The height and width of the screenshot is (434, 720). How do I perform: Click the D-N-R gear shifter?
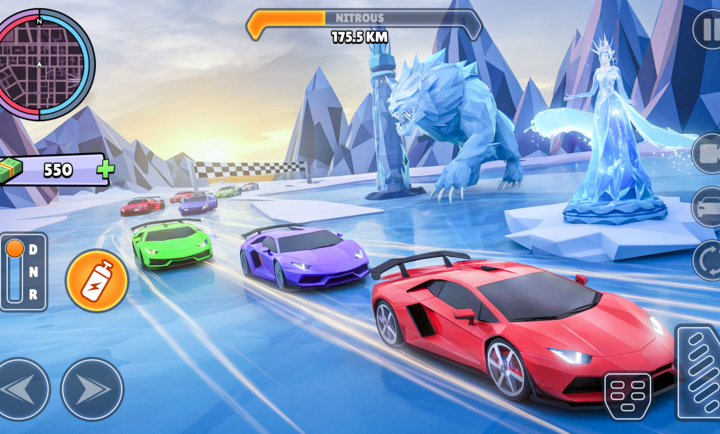click(23, 271)
